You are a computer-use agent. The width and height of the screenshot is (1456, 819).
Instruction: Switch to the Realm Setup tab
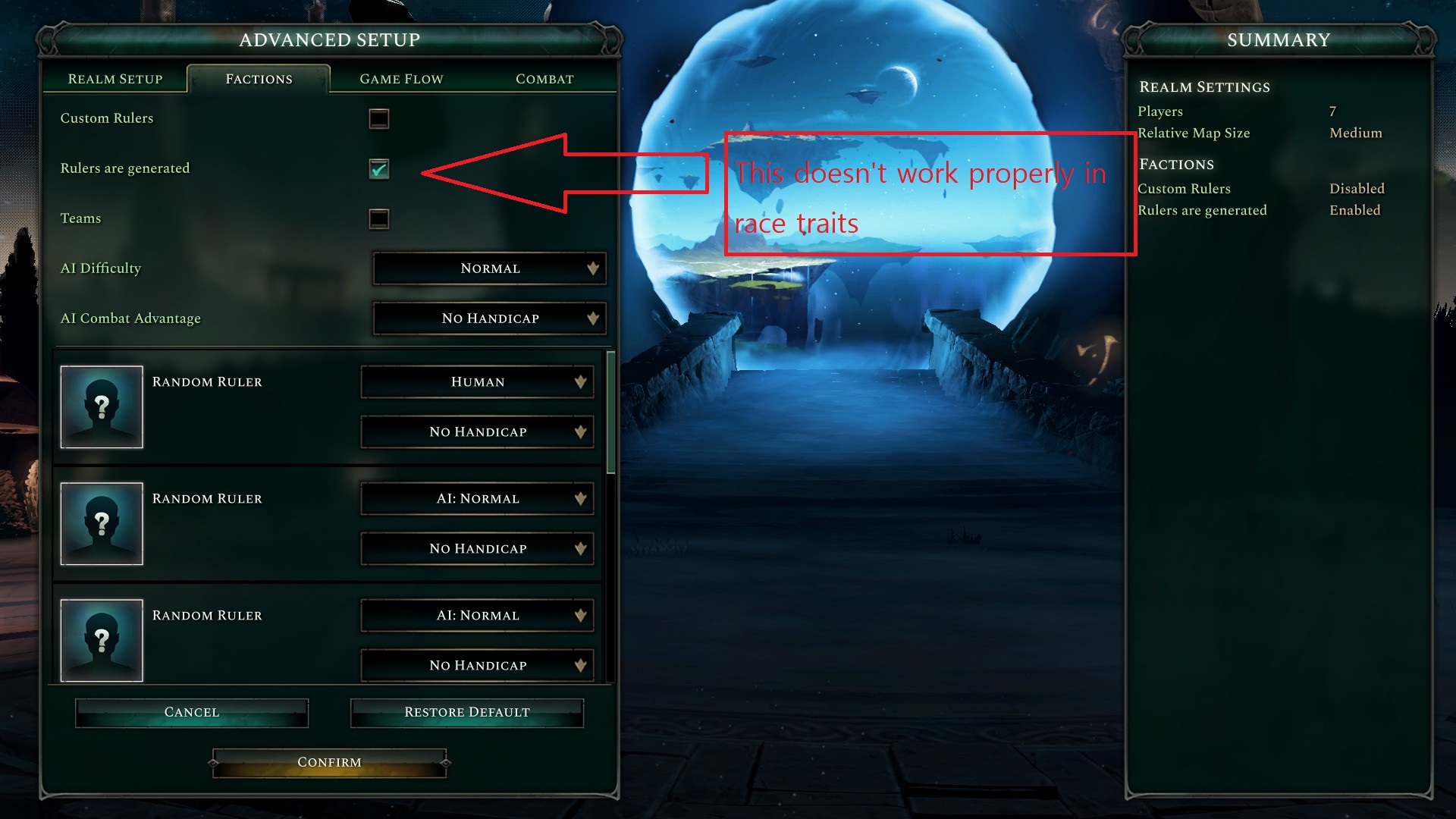click(115, 78)
